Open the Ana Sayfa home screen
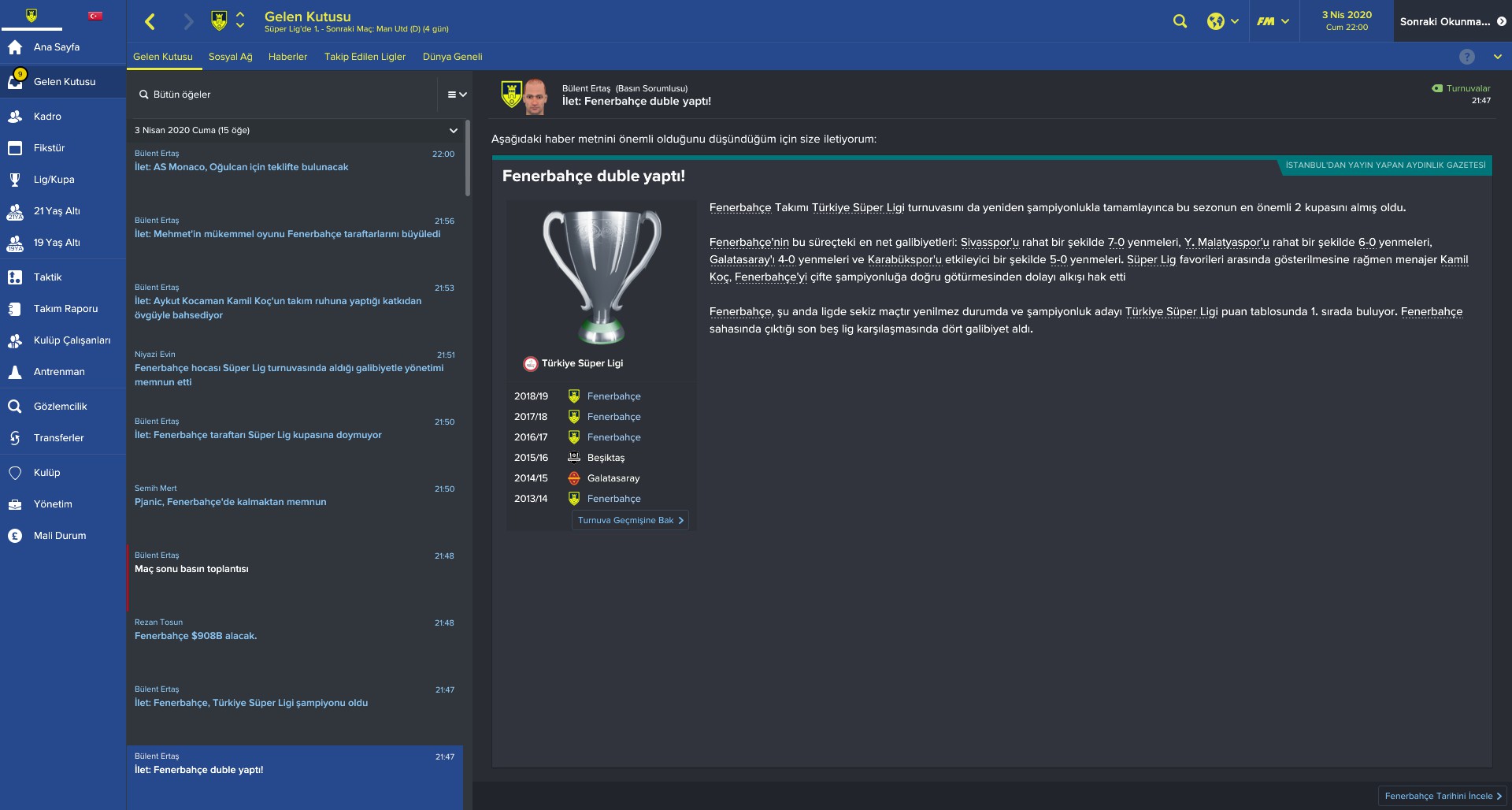Viewport: 1512px width, 810px height. pos(55,47)
